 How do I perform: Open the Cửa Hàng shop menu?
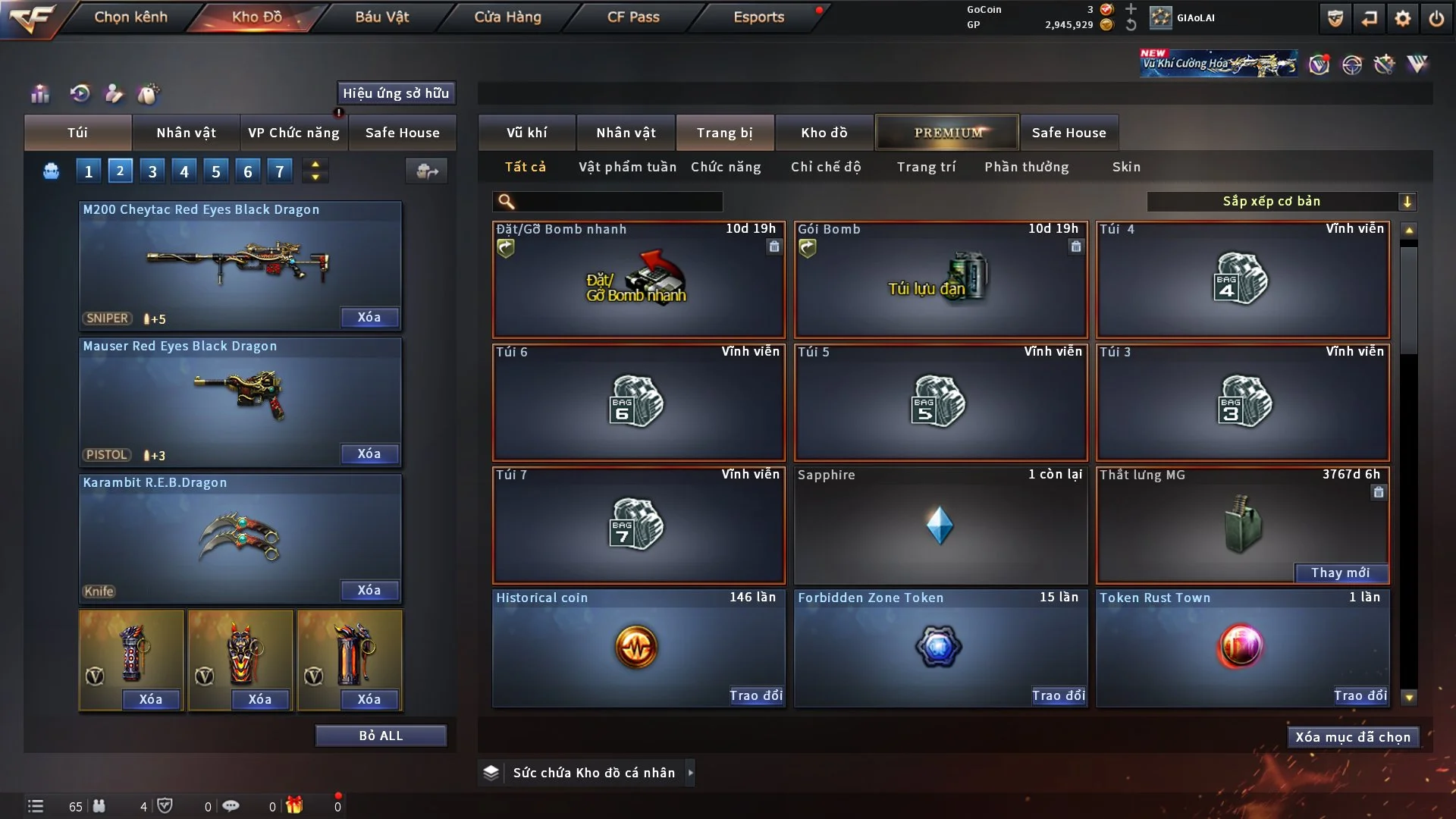[x=507, y=17]
